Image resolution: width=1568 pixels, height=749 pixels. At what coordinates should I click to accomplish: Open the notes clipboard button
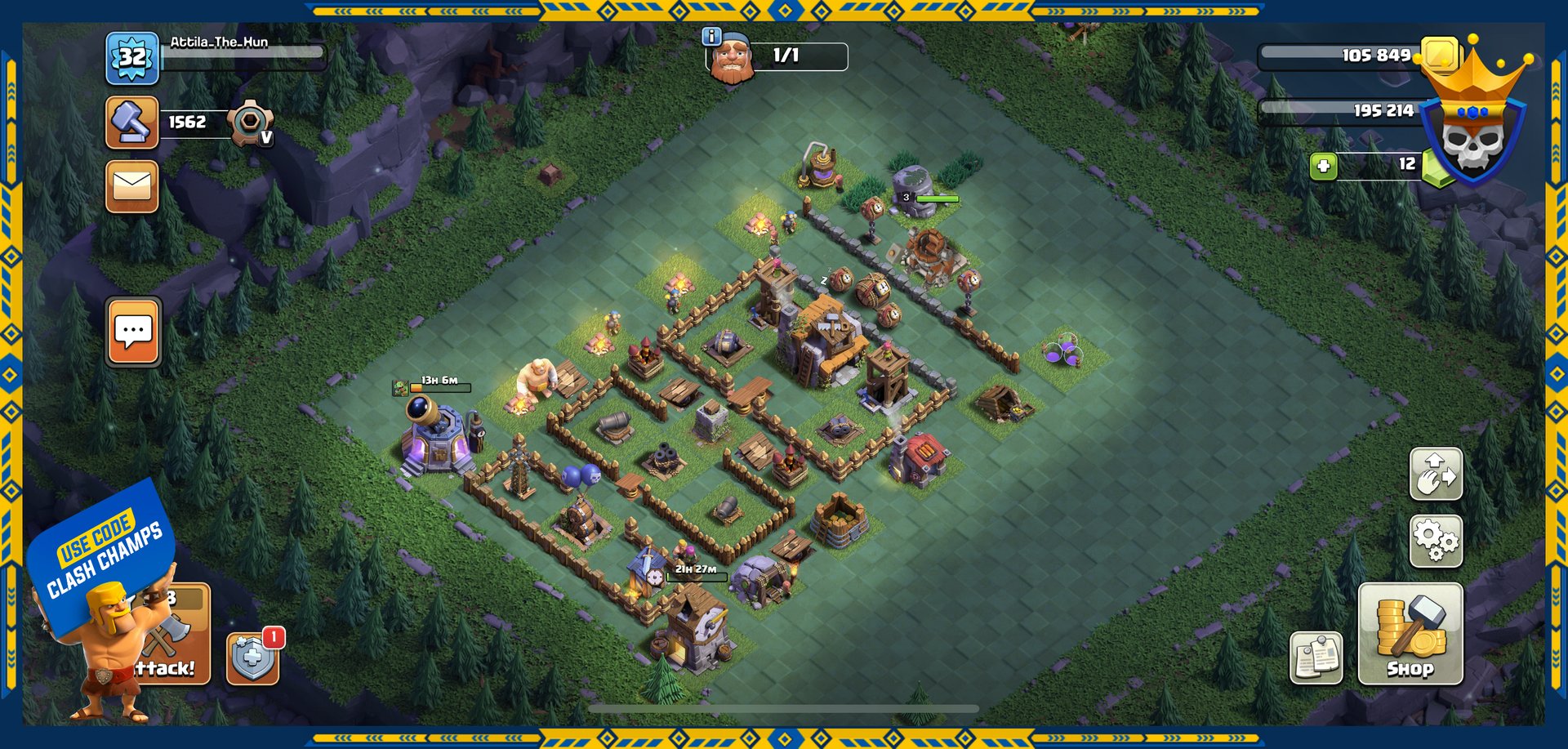coord(1316,658)
